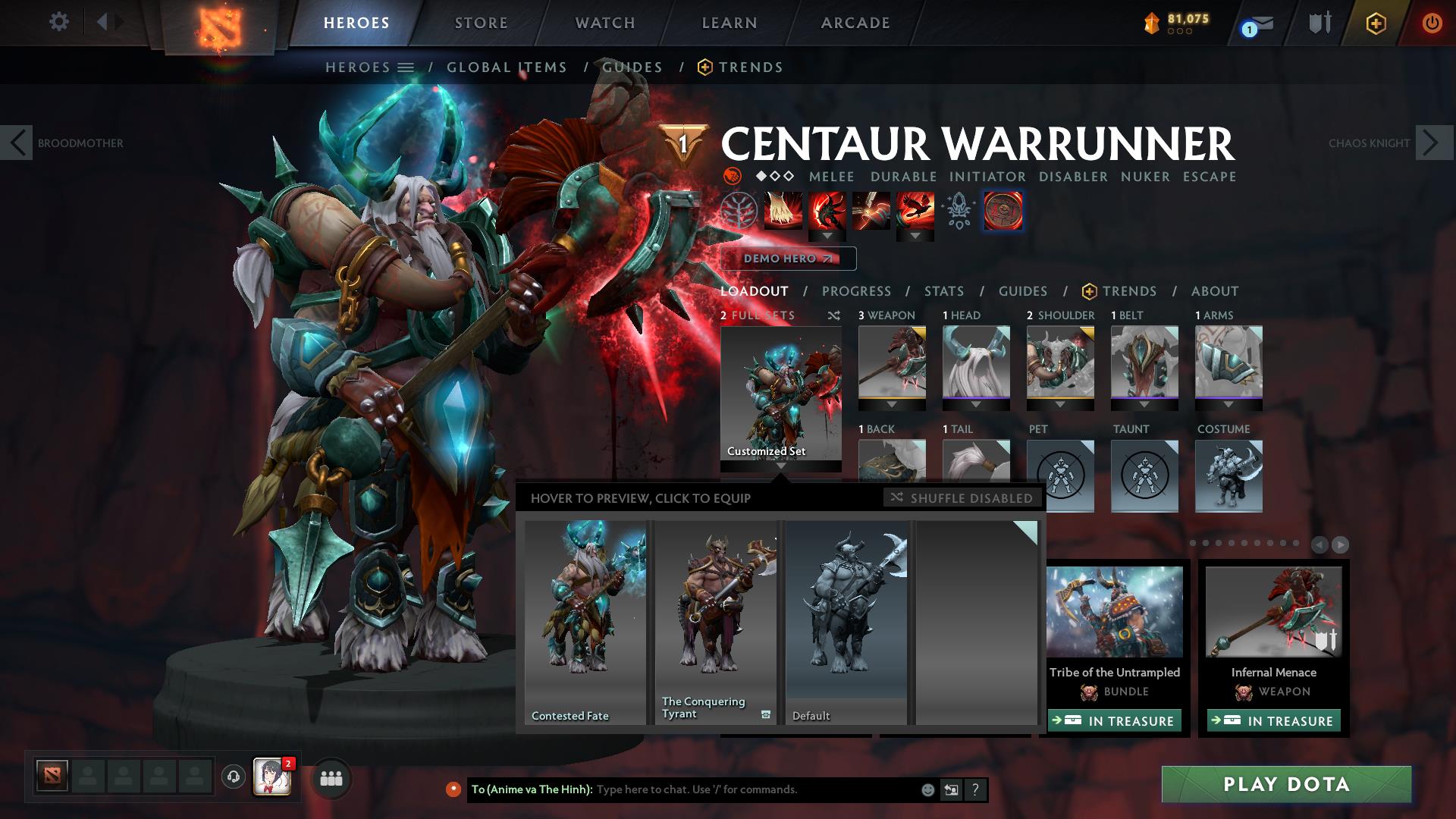
Task: Open the settings gear icon
Action: tap(59, 22)
